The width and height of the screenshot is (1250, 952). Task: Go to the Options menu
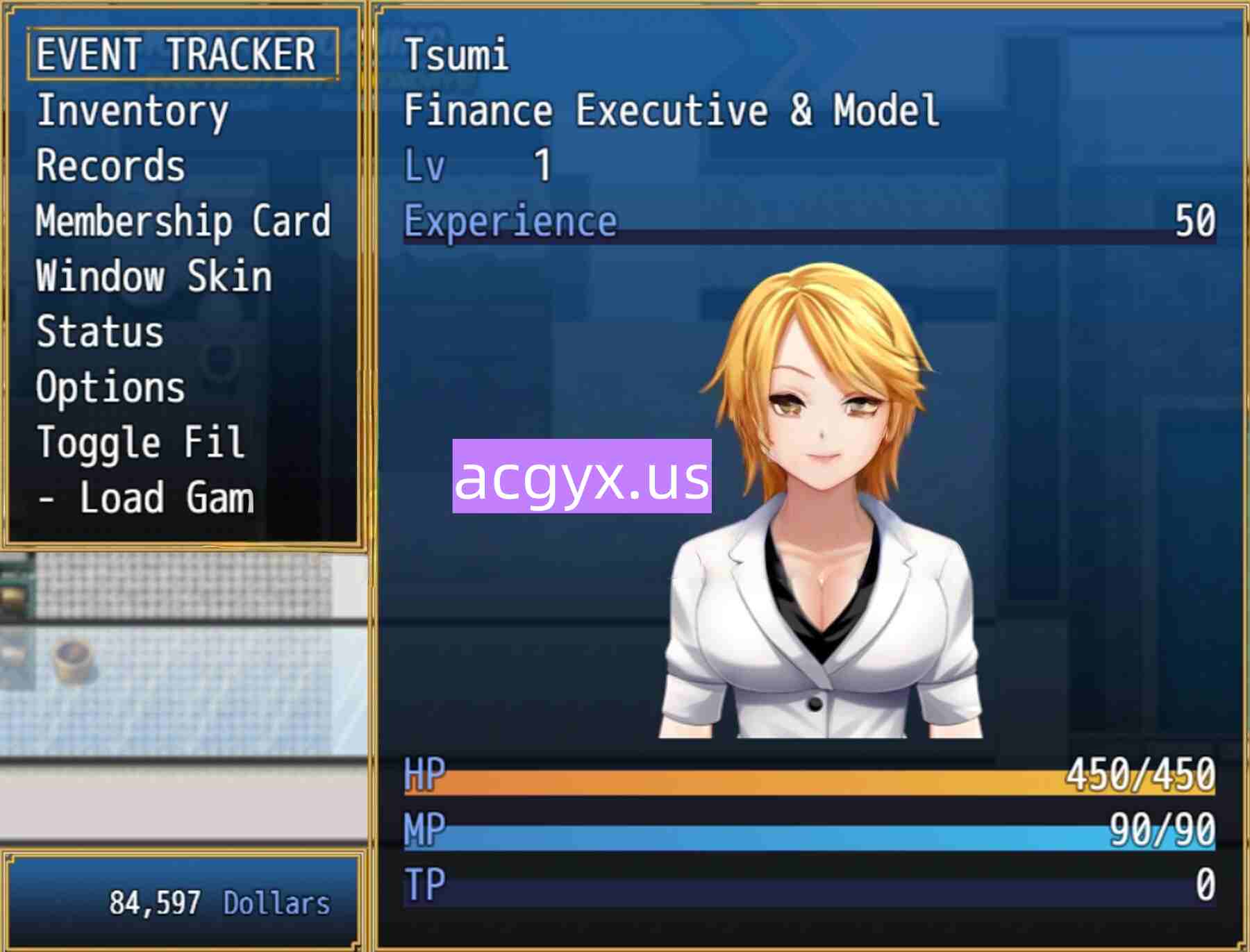pos(110,387)
